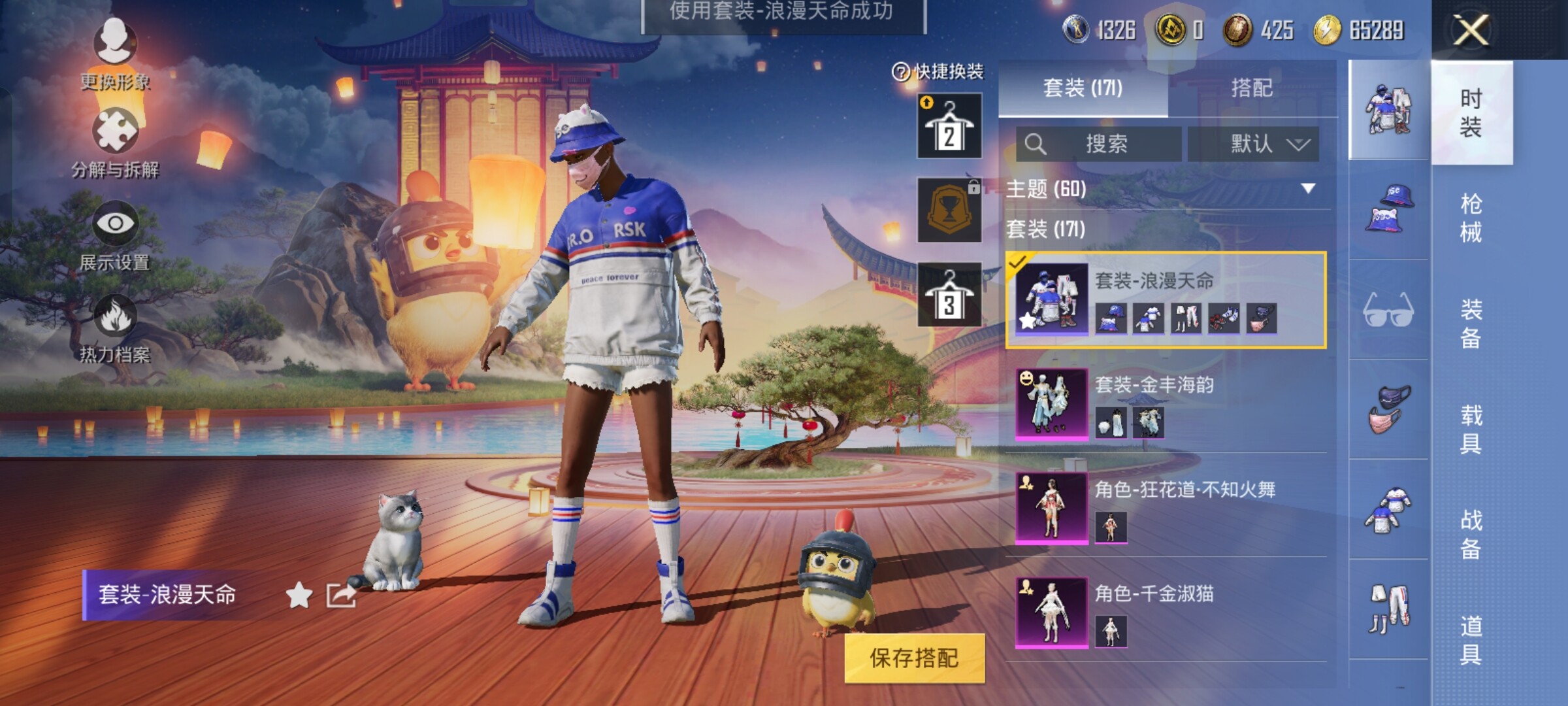
Task: Save the outfit with 保存搭配
Action: coord(914,658)
